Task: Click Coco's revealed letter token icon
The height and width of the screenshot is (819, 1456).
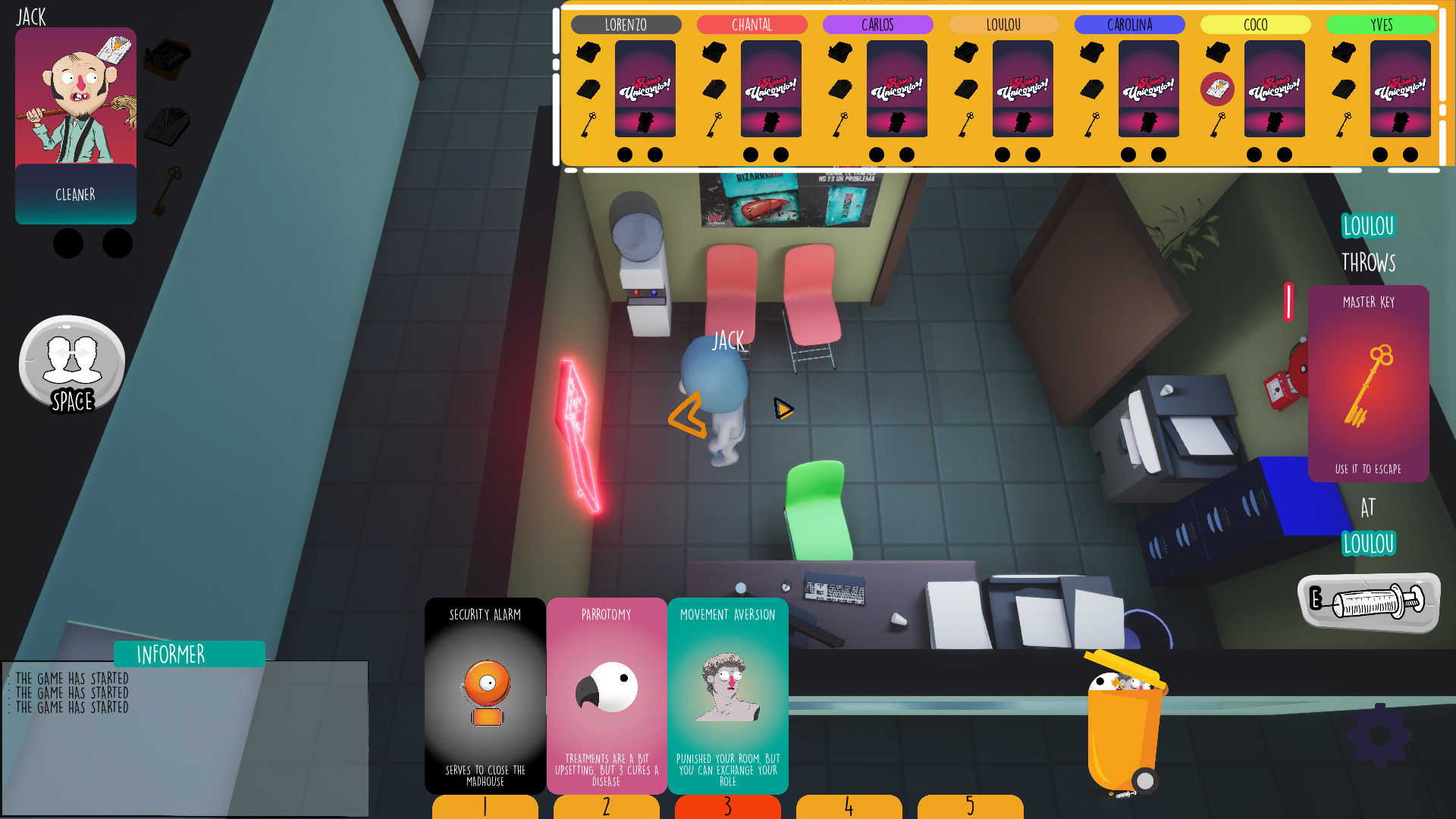Action: [x=1219, y=89]
